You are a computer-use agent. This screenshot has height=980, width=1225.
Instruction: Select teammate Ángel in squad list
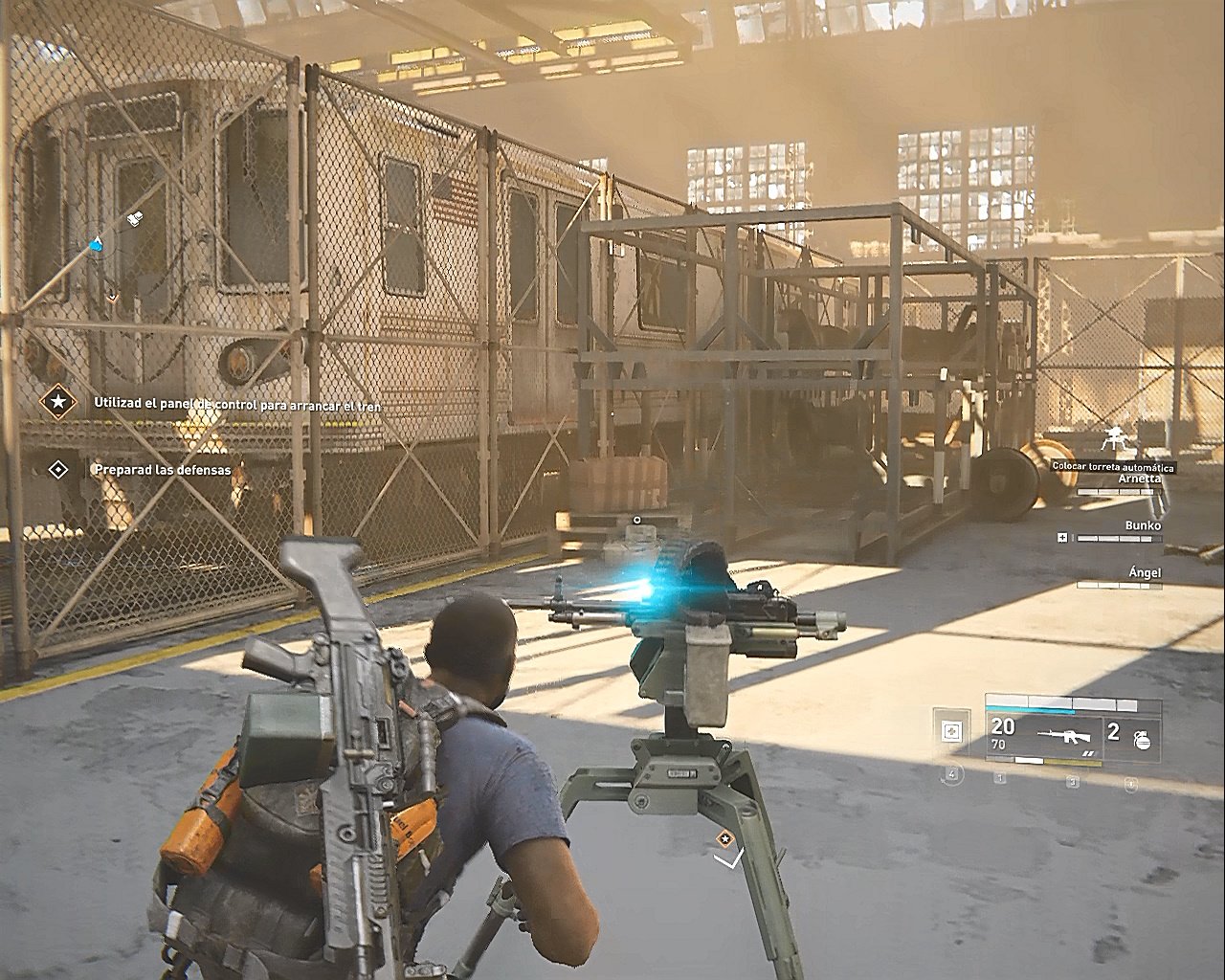pos(1145,572)
